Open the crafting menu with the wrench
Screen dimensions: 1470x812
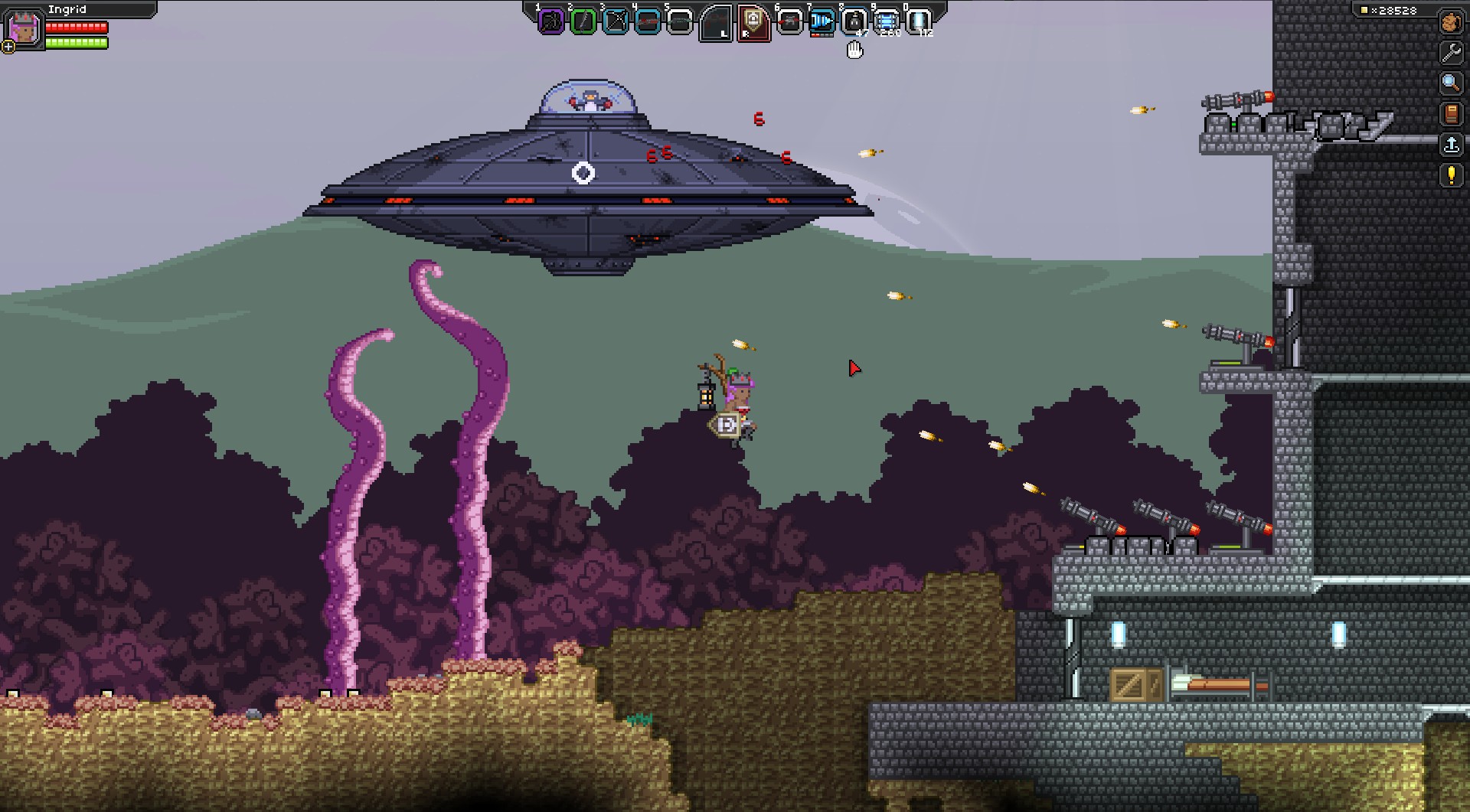point(1450,52)
